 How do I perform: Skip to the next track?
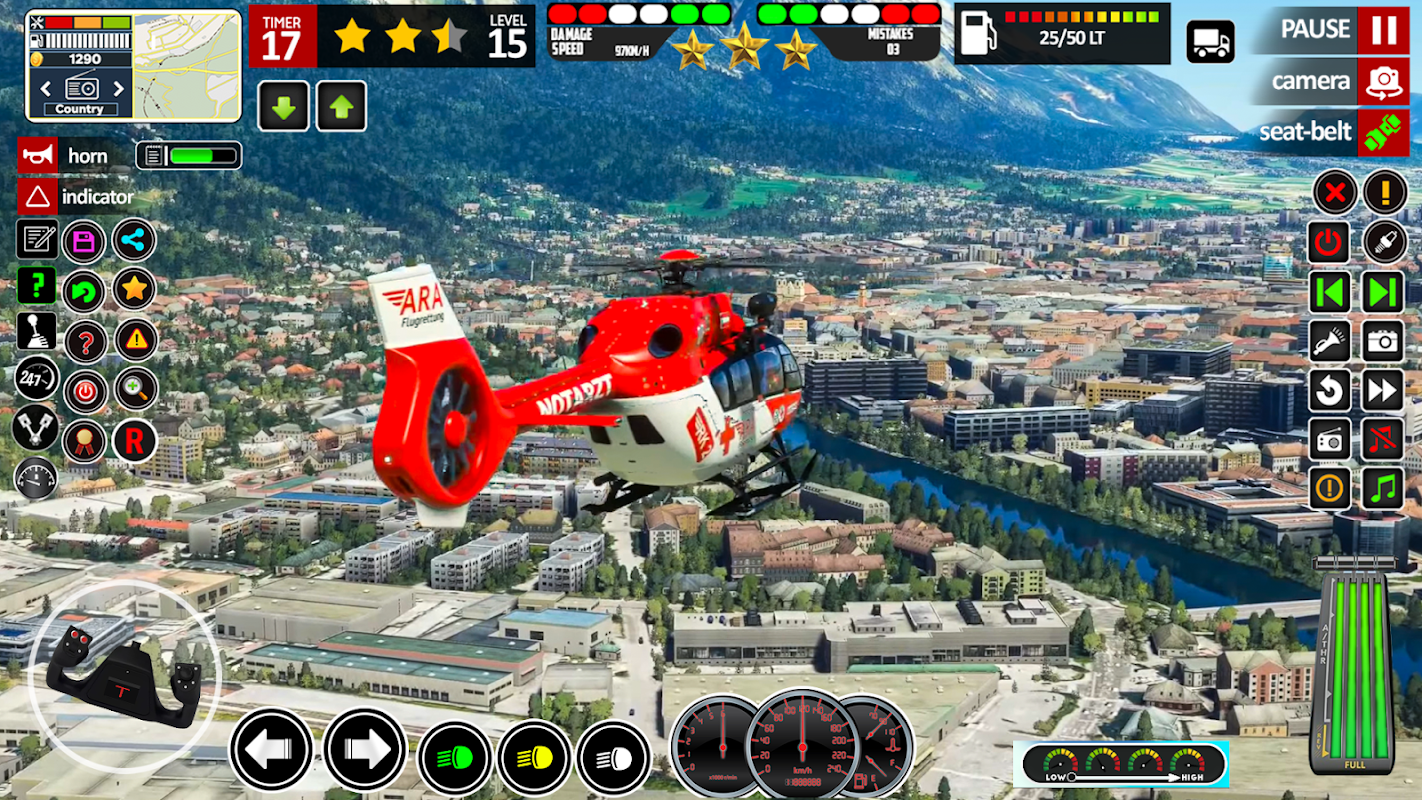[x=1383, y=292]
